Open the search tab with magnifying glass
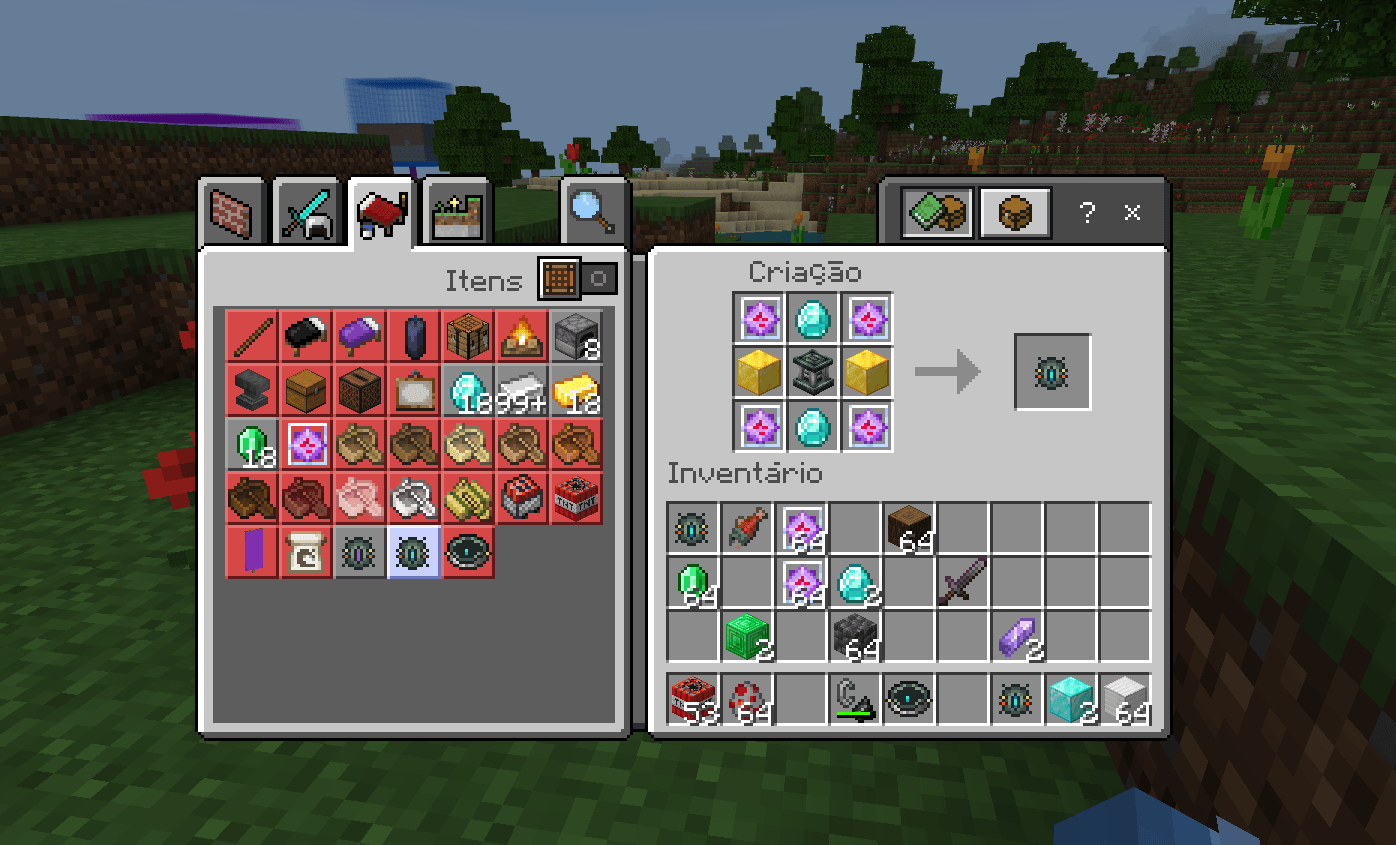 593,209
